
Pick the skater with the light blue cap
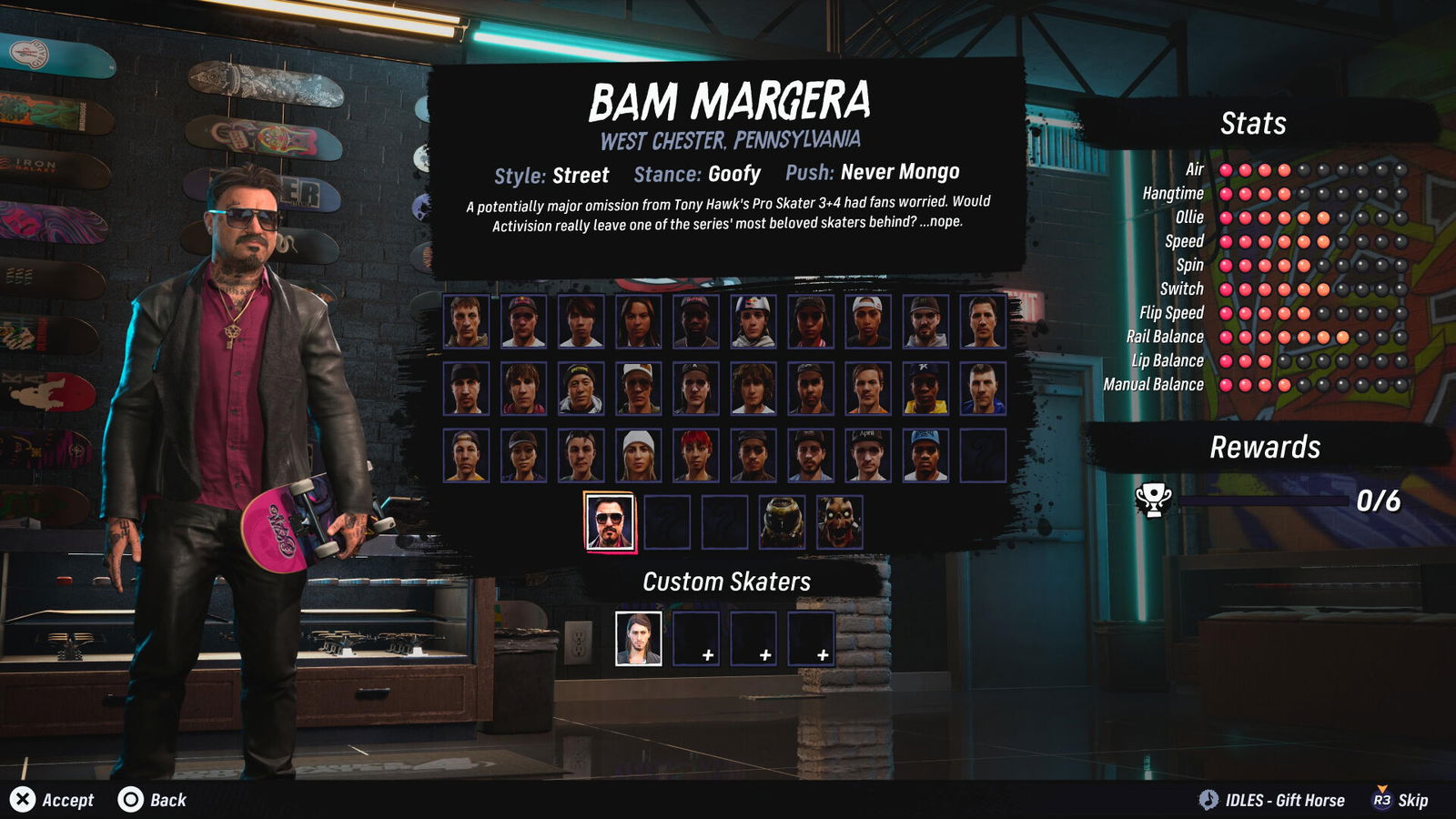tap(925, 455)
